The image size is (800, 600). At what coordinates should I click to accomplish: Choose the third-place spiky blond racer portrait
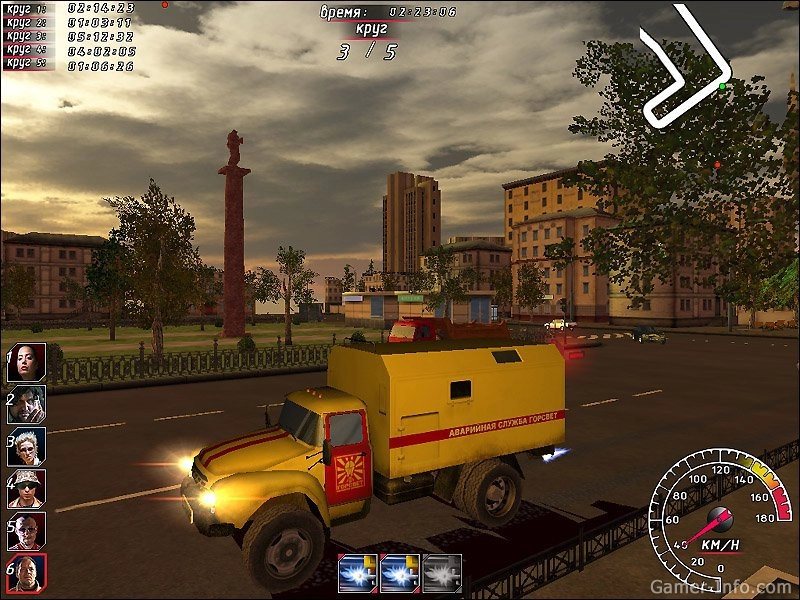[x=27, y=447]
